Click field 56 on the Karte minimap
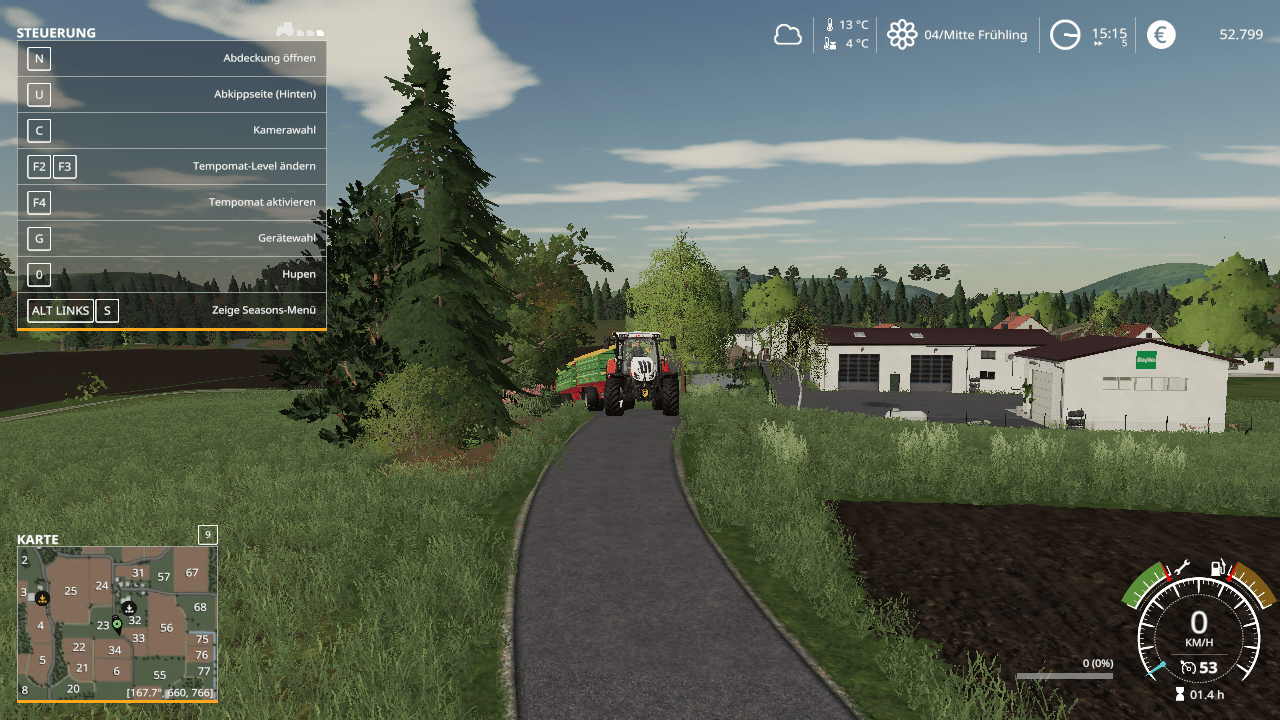The height and width of the screenshot is (720, 1280). tap(166, 628)
